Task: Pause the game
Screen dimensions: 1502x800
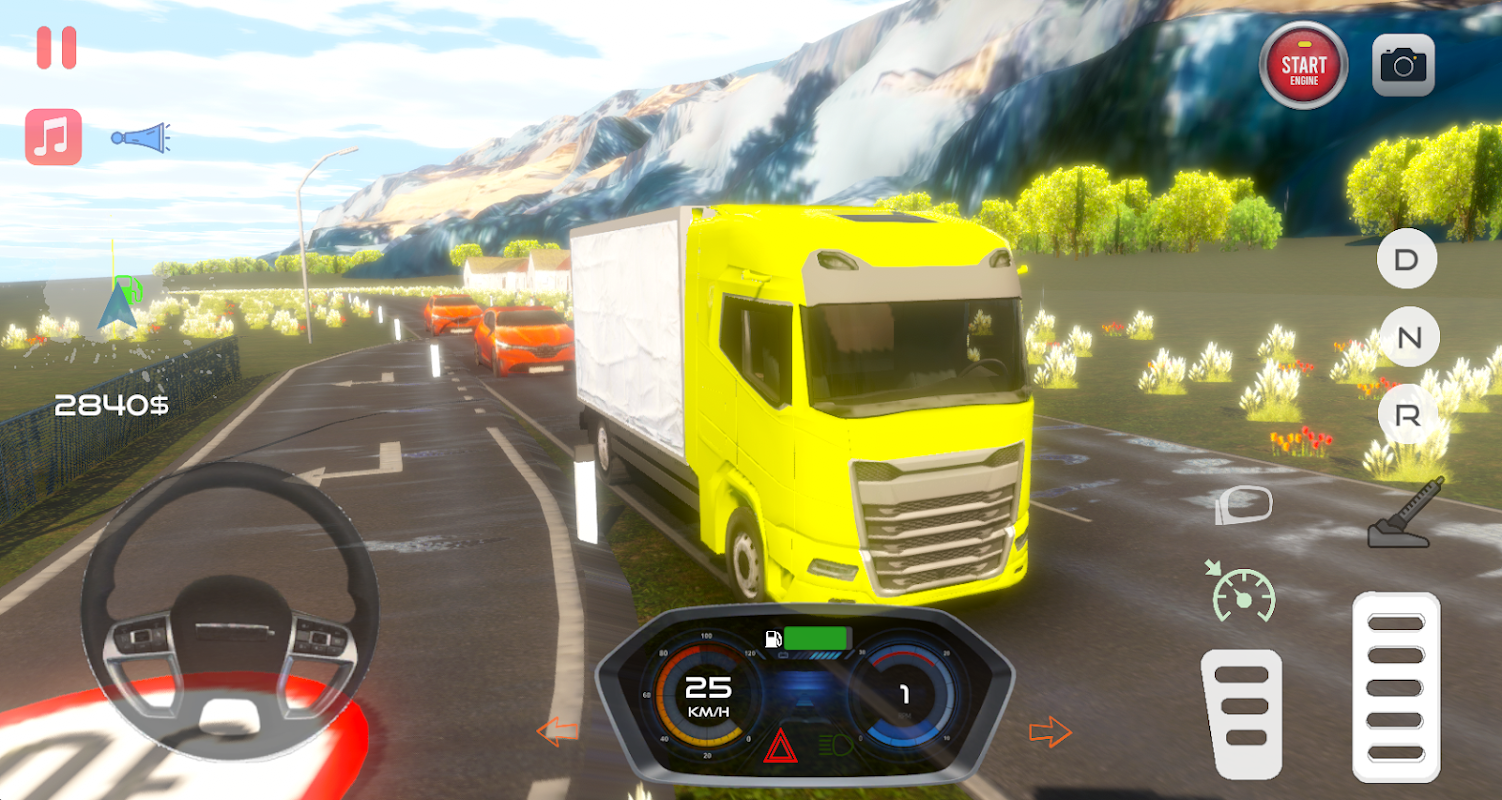Action: click(56, 47)
